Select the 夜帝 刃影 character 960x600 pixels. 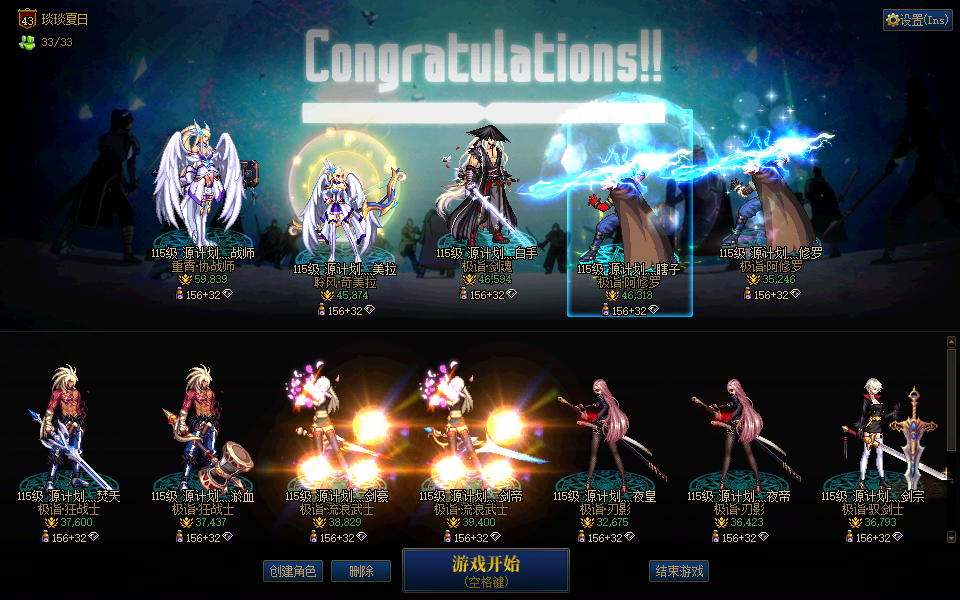pos(738,430)
